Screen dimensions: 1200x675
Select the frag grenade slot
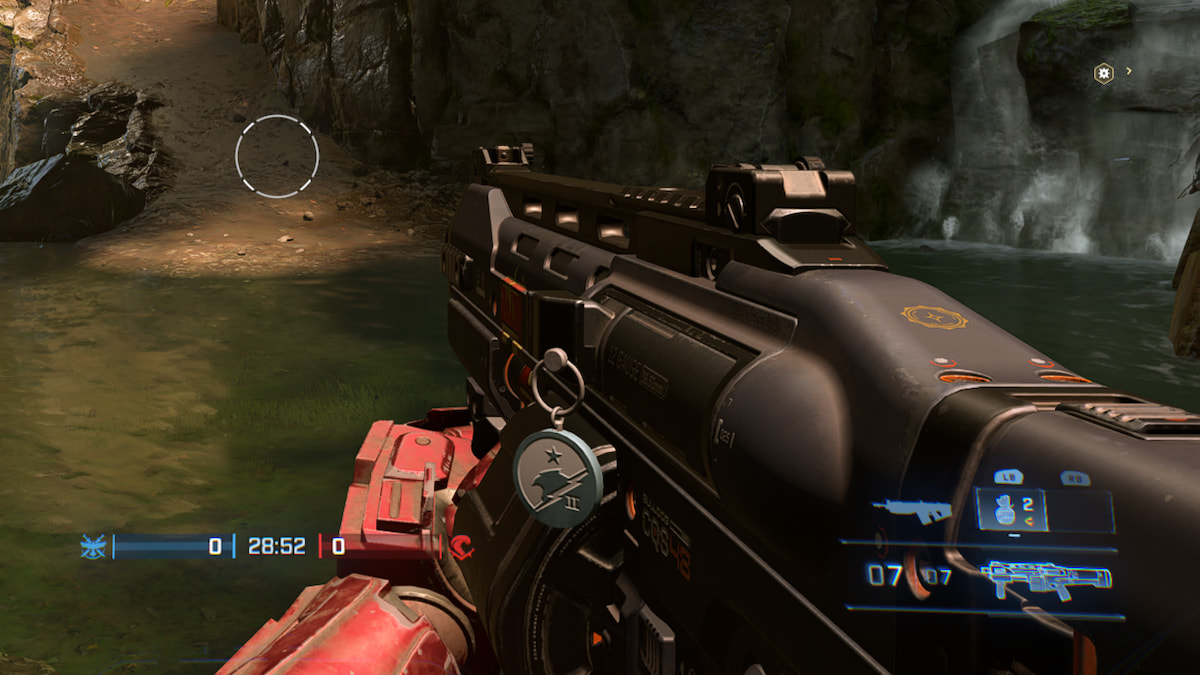tap(1010, 510)
